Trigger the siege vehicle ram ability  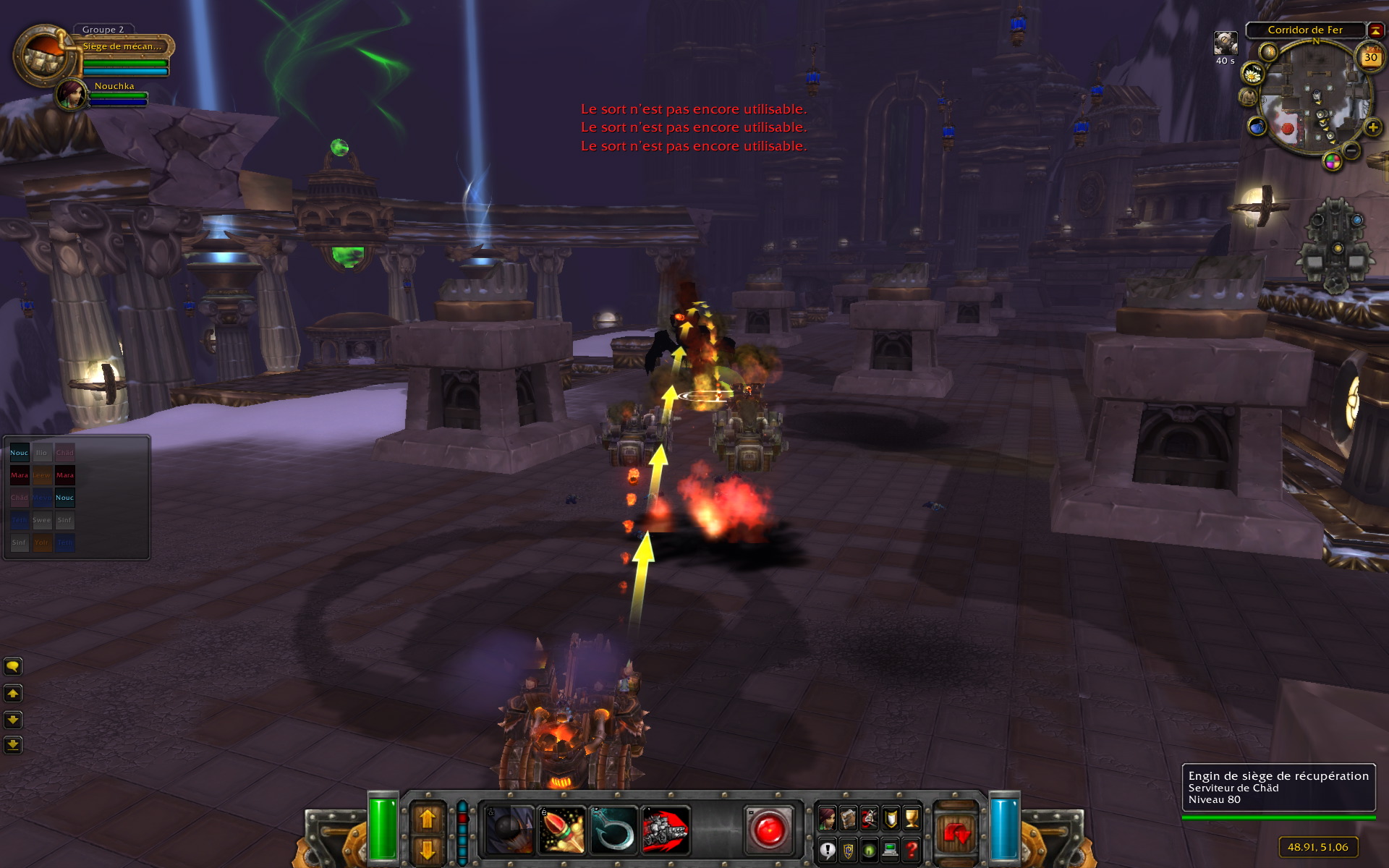pyautogui.click(x=665, y=830)
